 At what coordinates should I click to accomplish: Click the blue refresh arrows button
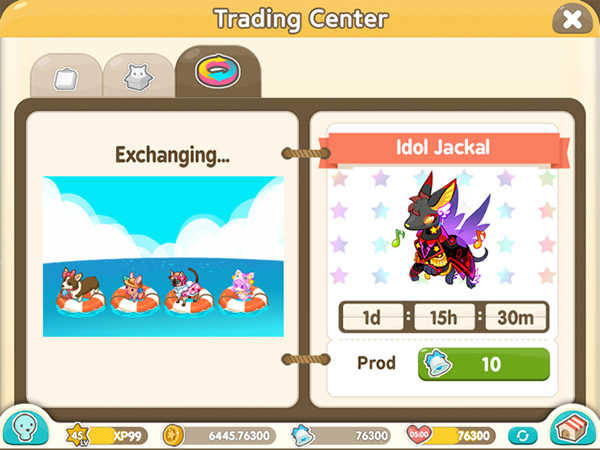[x=519, y=435]
